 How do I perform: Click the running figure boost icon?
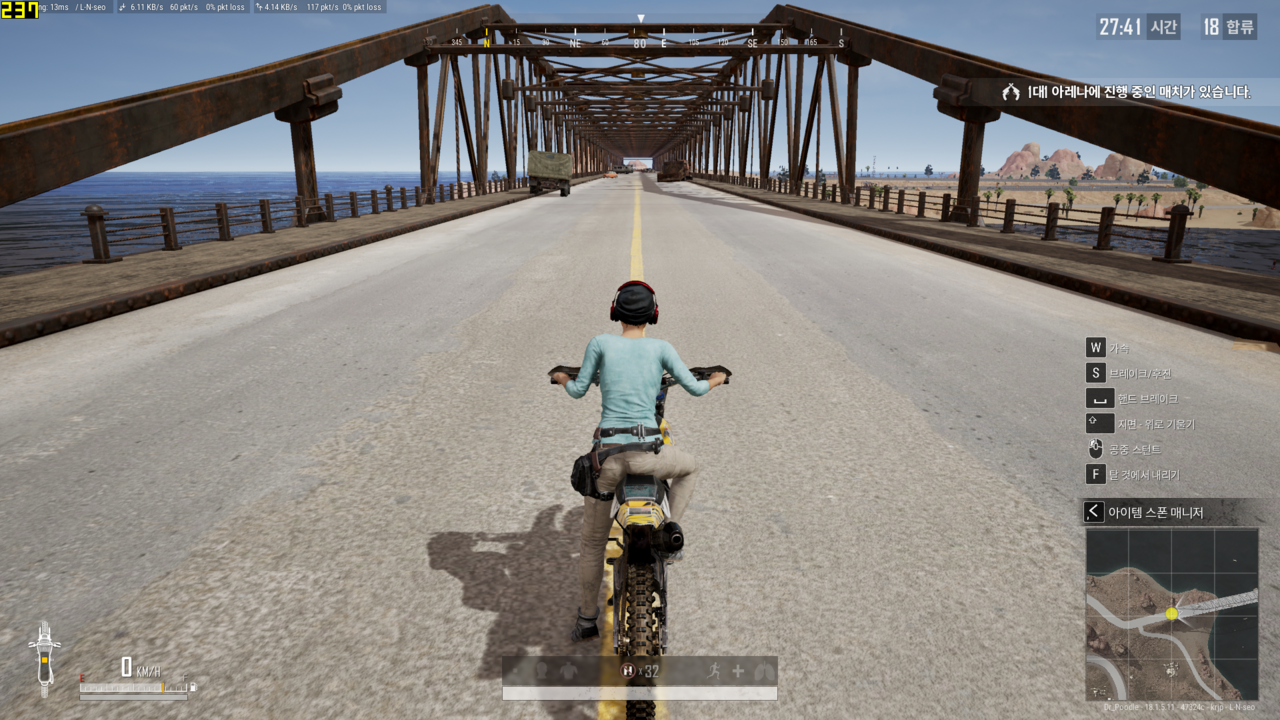coord(714,671)
